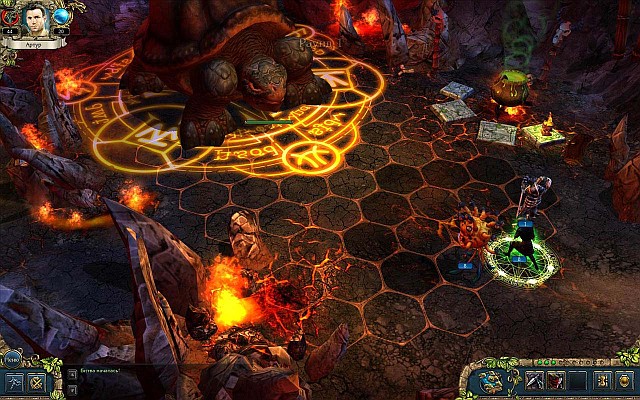Select the blue mana orb

[x=61, y=17]
